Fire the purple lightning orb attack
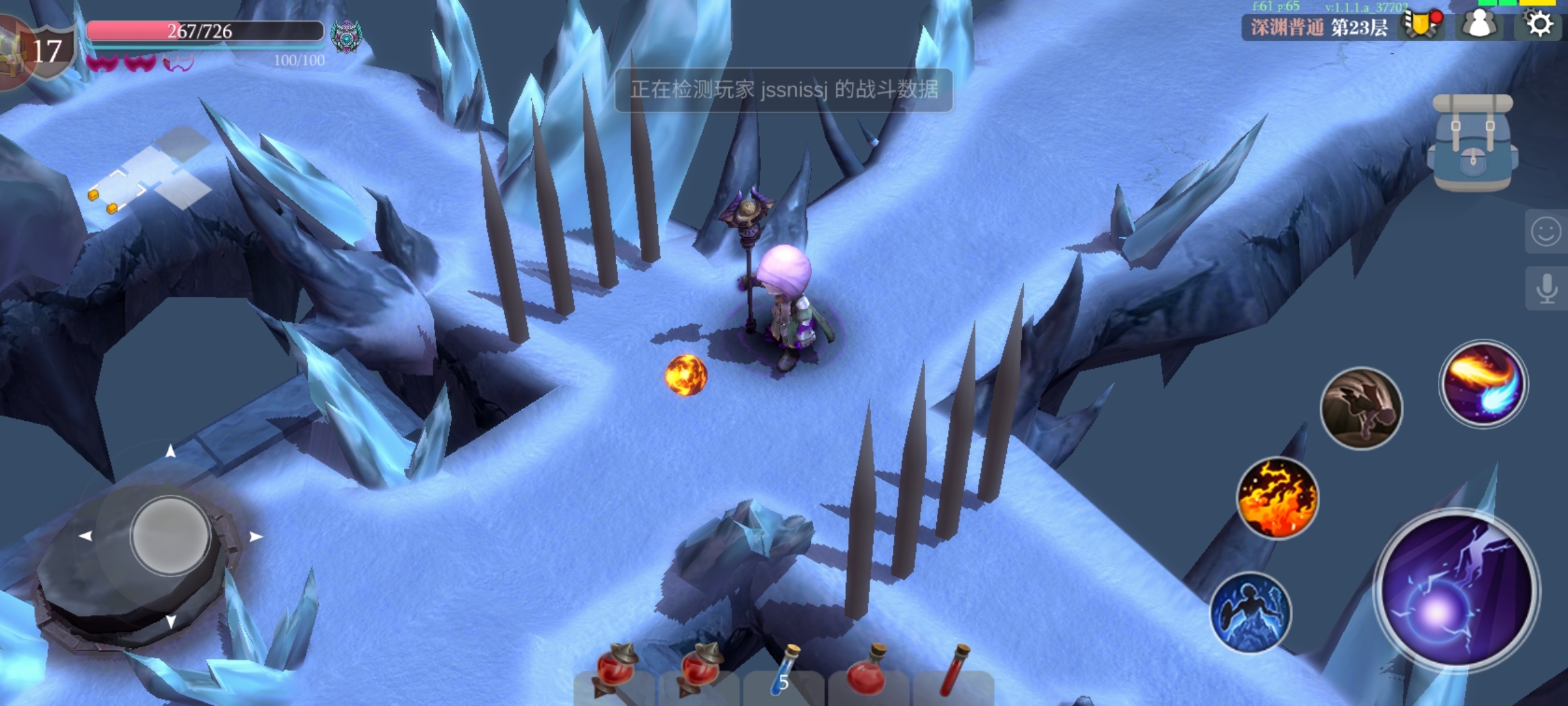This screenshot has width=1568, height=706. coord(1457,592)
